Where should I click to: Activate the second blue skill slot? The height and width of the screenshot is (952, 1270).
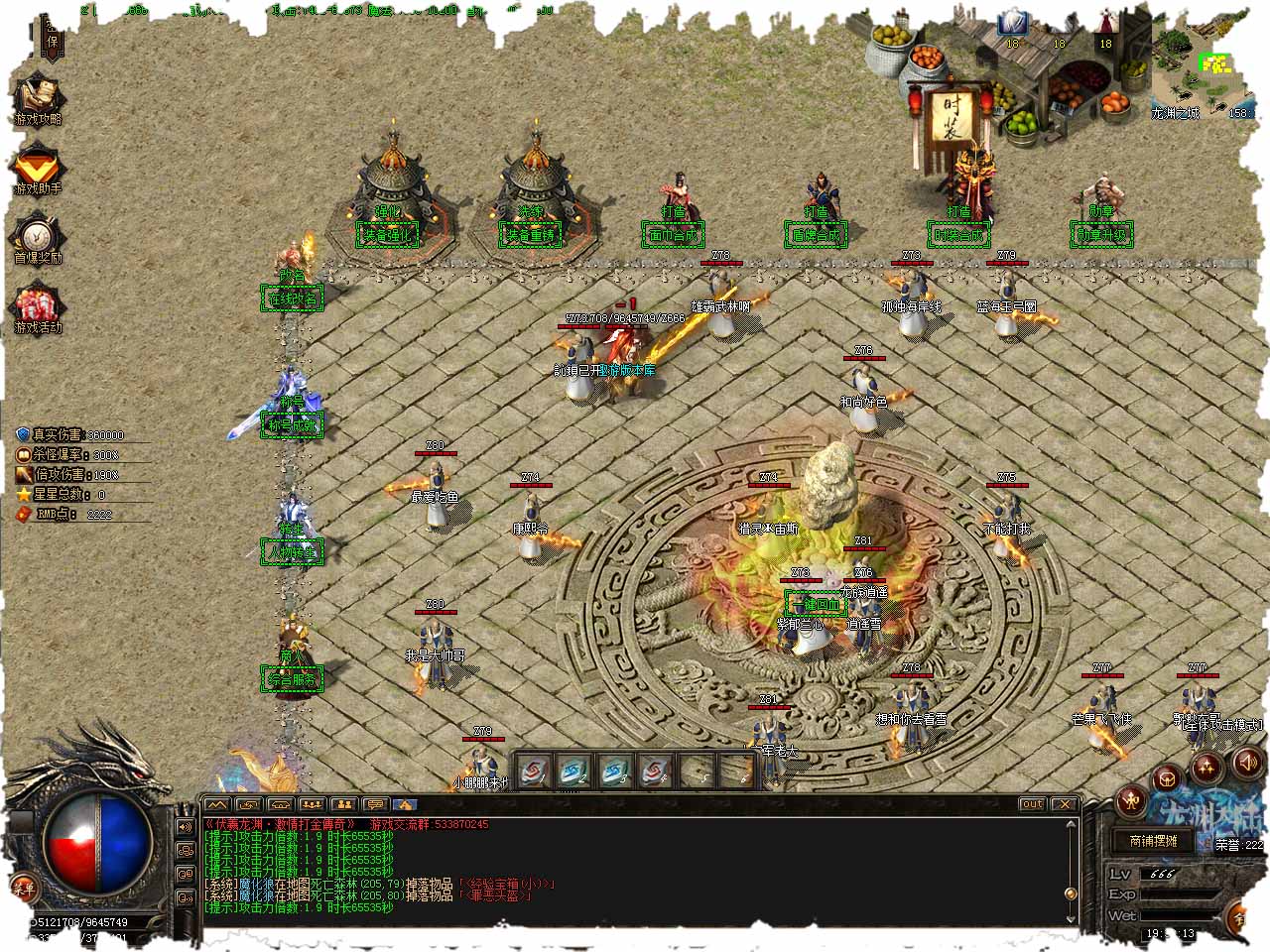point(573,771)
